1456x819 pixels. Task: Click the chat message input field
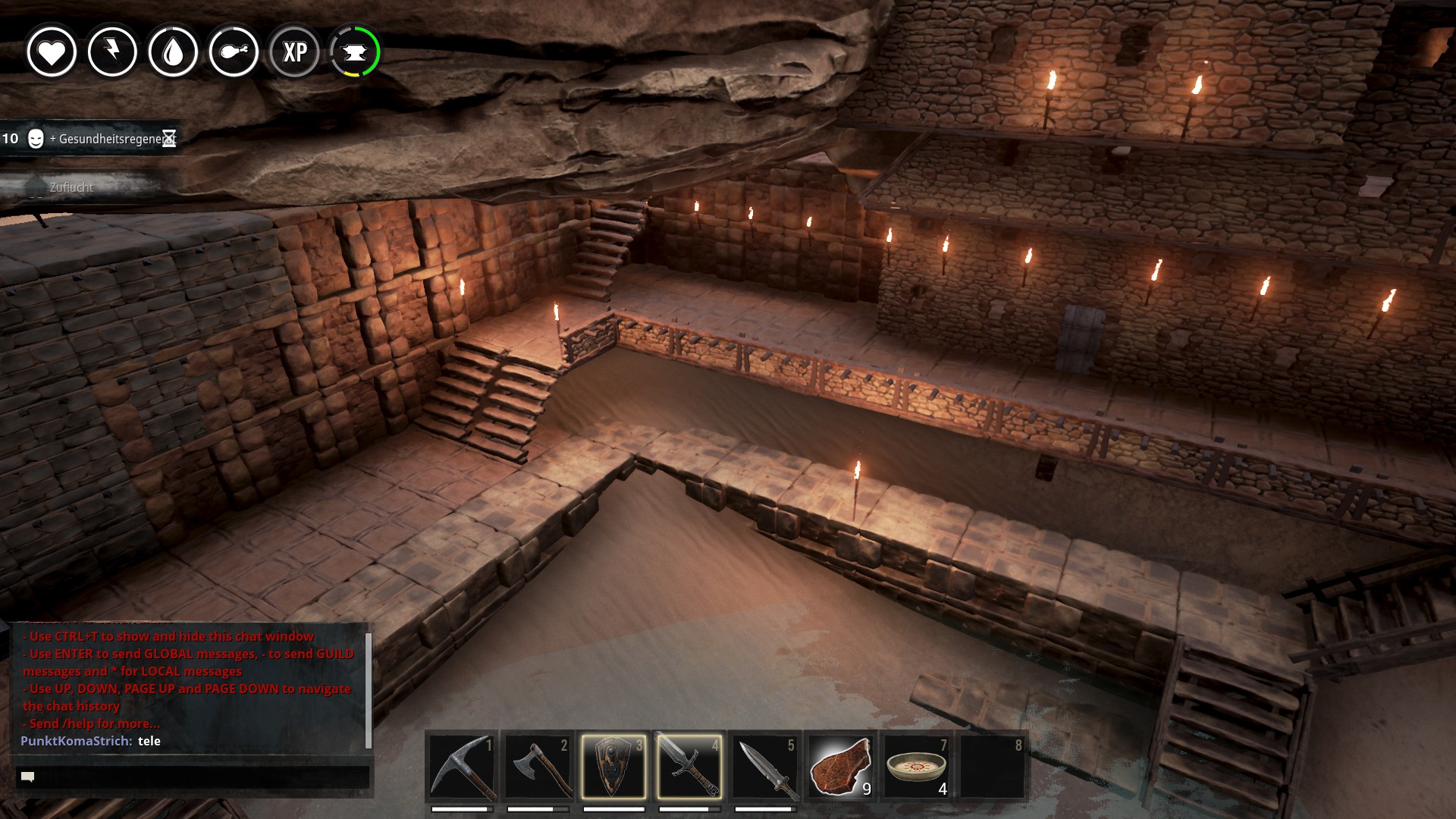(x=193, y=777)
